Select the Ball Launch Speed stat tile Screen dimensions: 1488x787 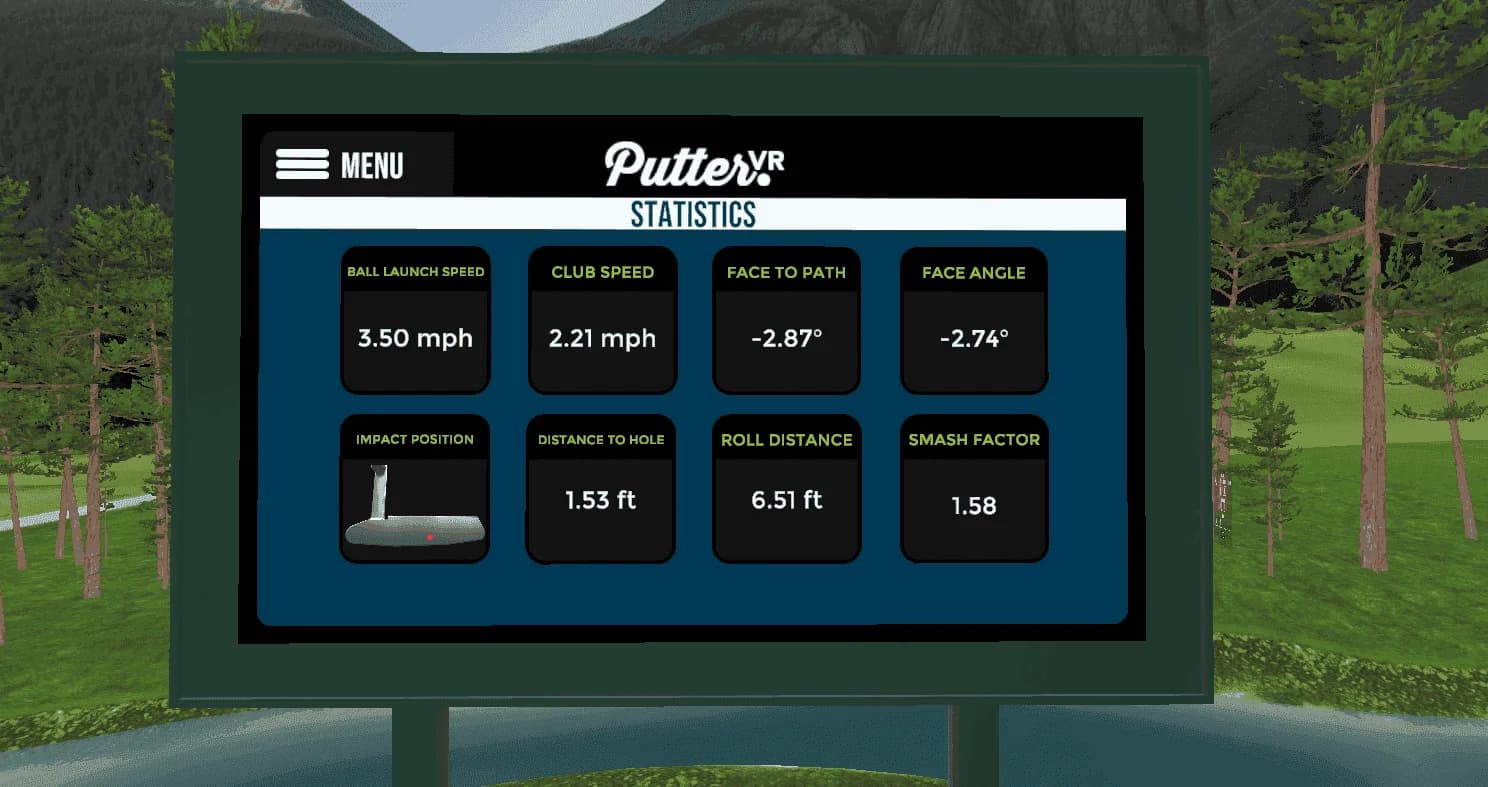pos(415,319)
